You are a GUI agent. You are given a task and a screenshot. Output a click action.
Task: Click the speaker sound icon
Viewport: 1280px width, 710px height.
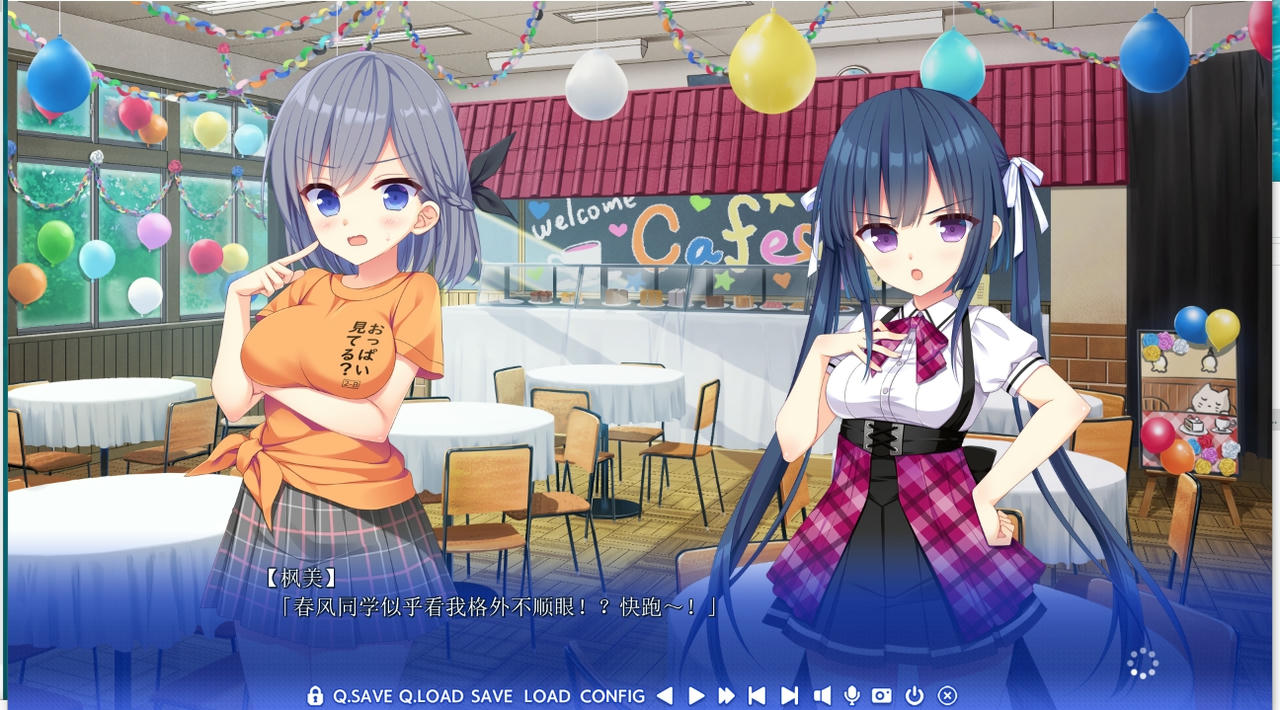tap(822, 696)
